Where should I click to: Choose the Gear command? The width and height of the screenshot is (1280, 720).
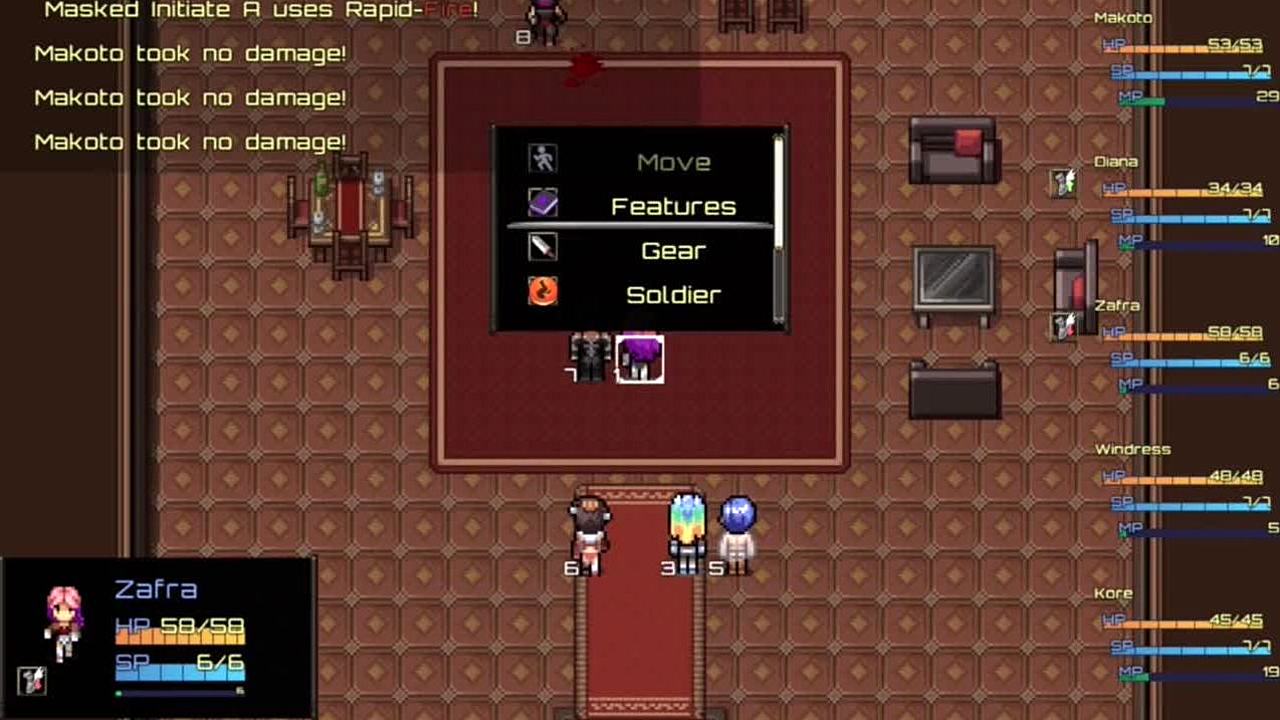coord(672,250)
